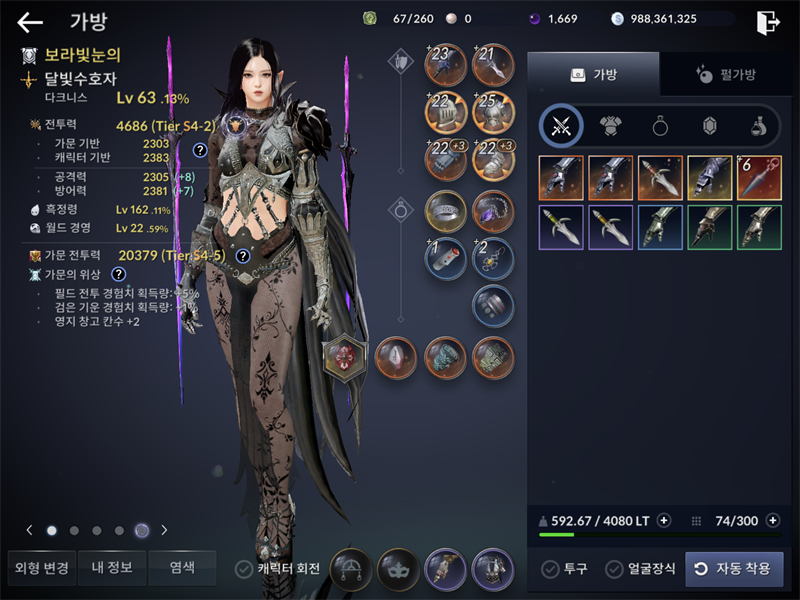The width and height of the screenshot is (800, 600).
Task: Select the +6 kunai item in bag
Action: click(759, 177)
